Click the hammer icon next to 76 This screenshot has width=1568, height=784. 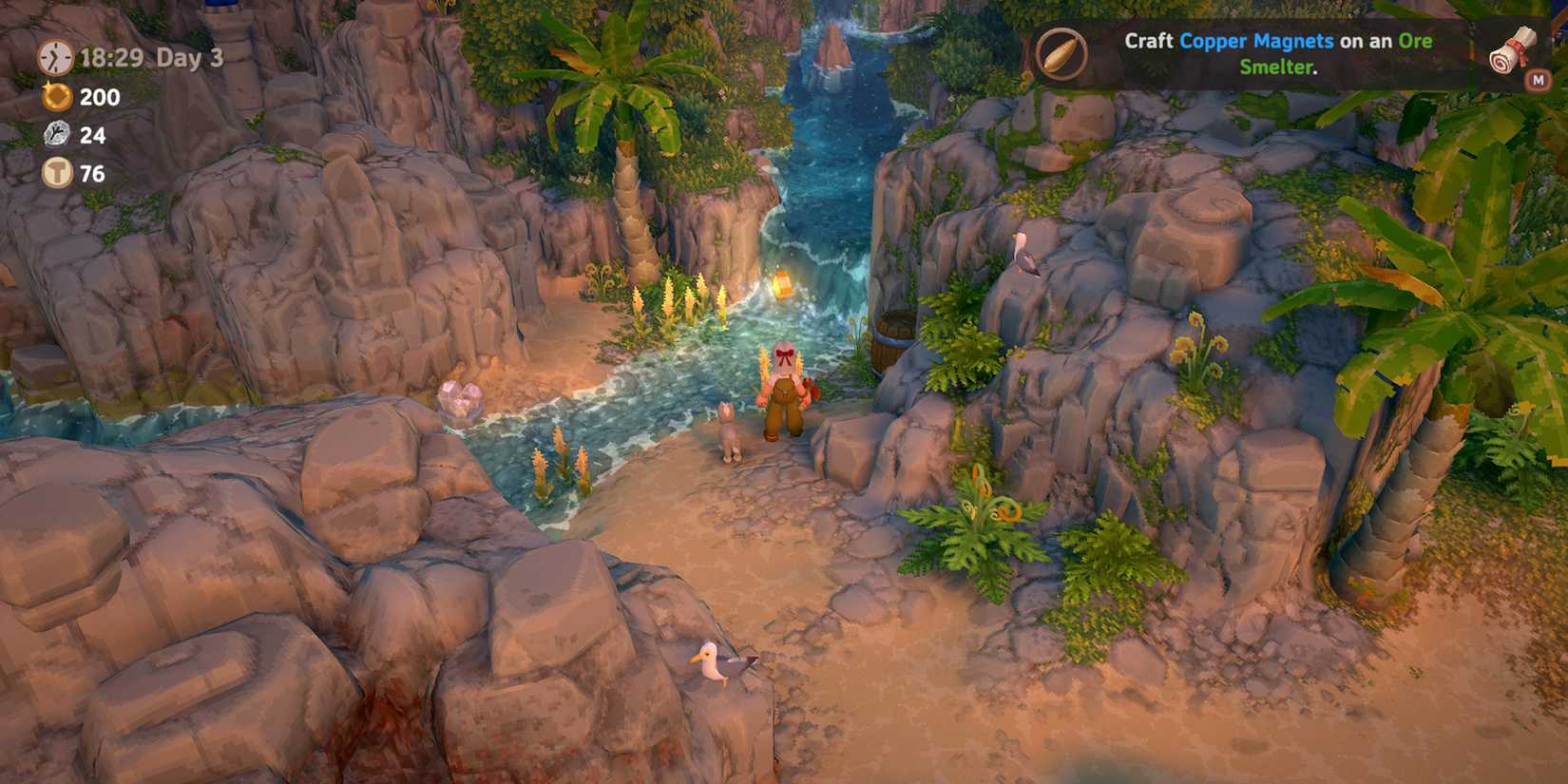(x=55, y=173)
